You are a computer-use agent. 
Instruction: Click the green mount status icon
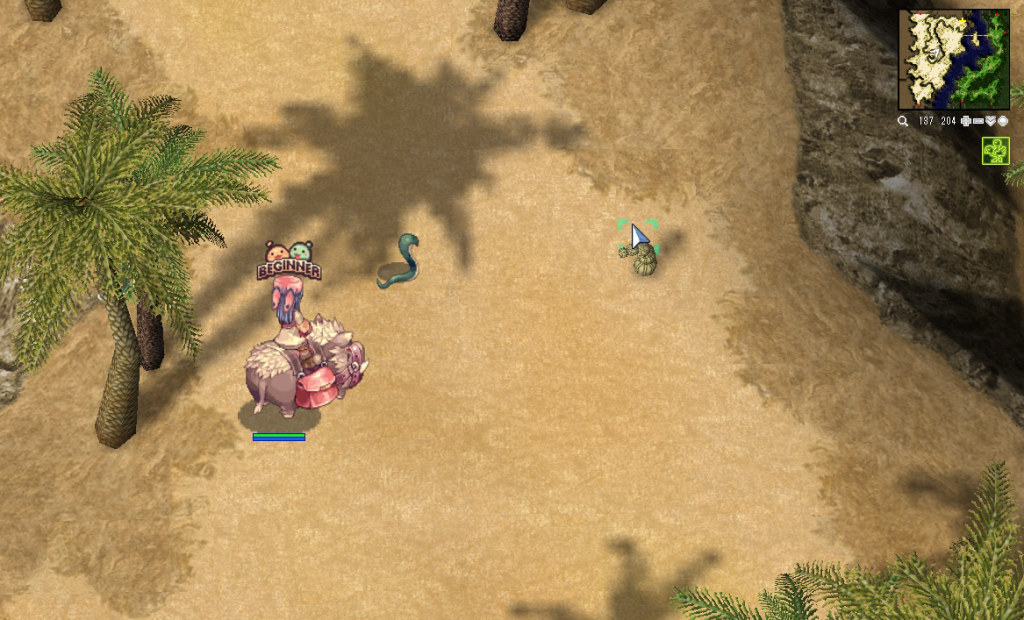995,151
